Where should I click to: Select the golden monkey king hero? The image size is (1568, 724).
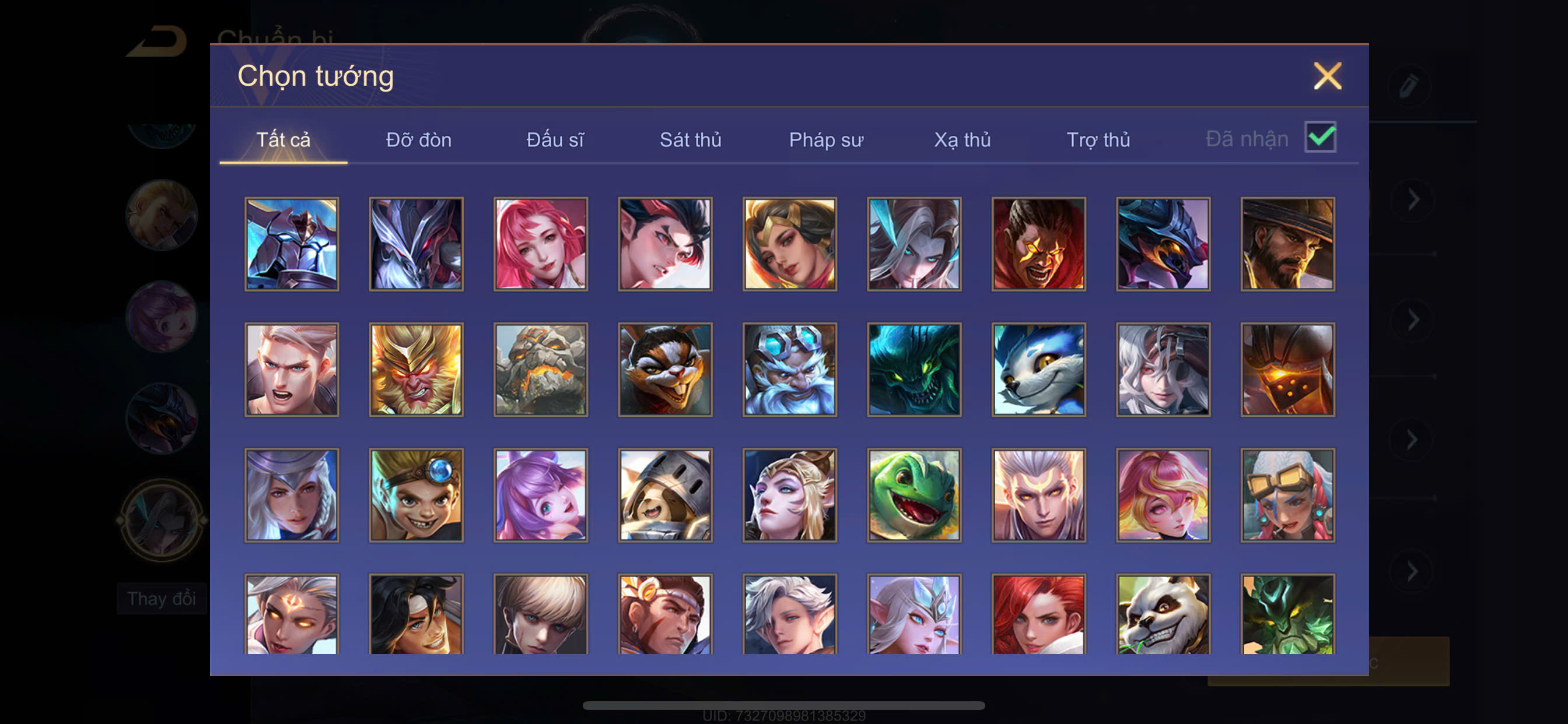tap(416, 370)
